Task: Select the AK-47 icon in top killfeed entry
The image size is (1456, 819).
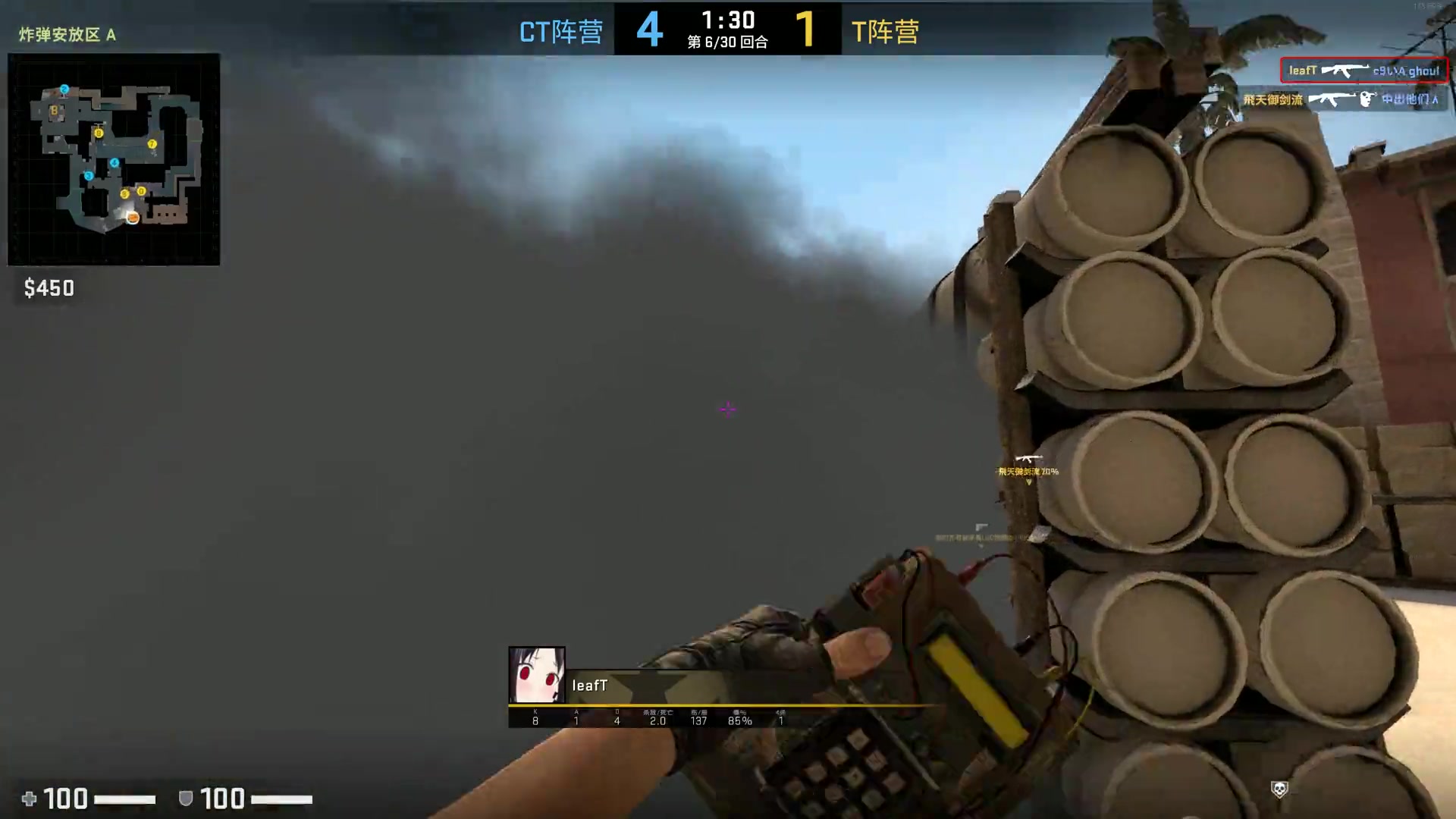Action: click(x=1346, y=70)
